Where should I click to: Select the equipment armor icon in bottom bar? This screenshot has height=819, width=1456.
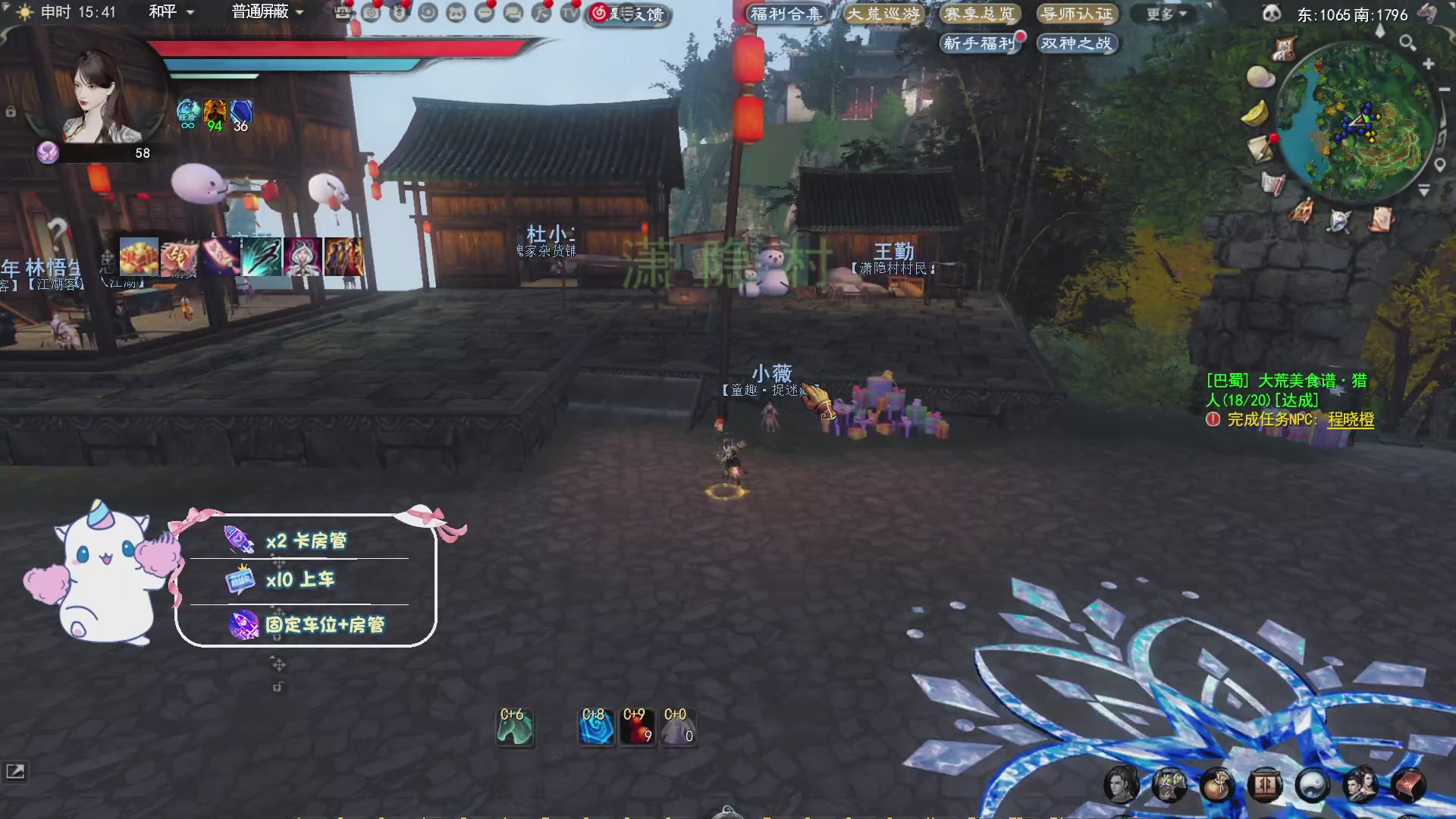pyautogui.click(x=1169, y=785)
